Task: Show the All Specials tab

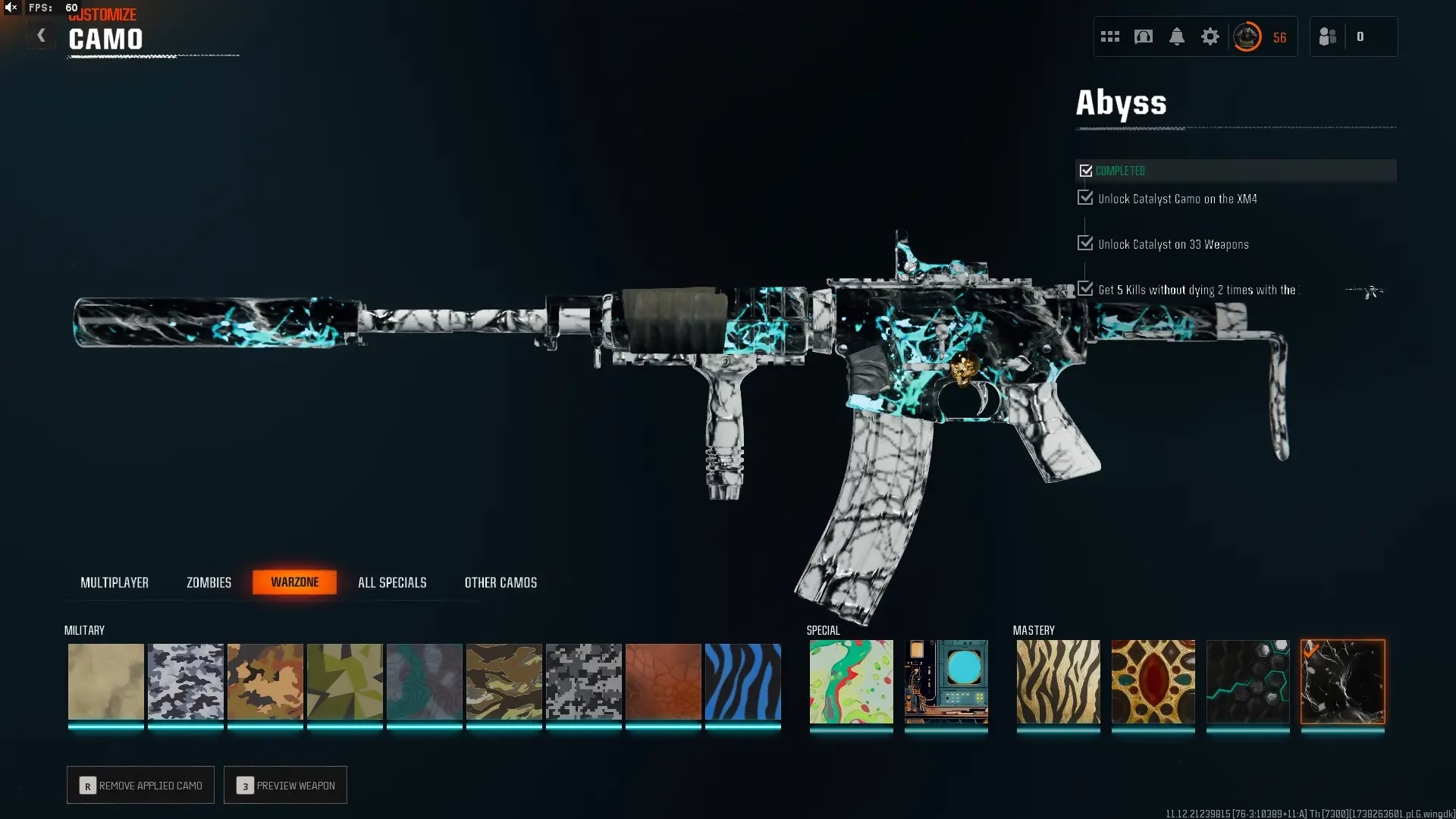Action: [x=392, y=582]
